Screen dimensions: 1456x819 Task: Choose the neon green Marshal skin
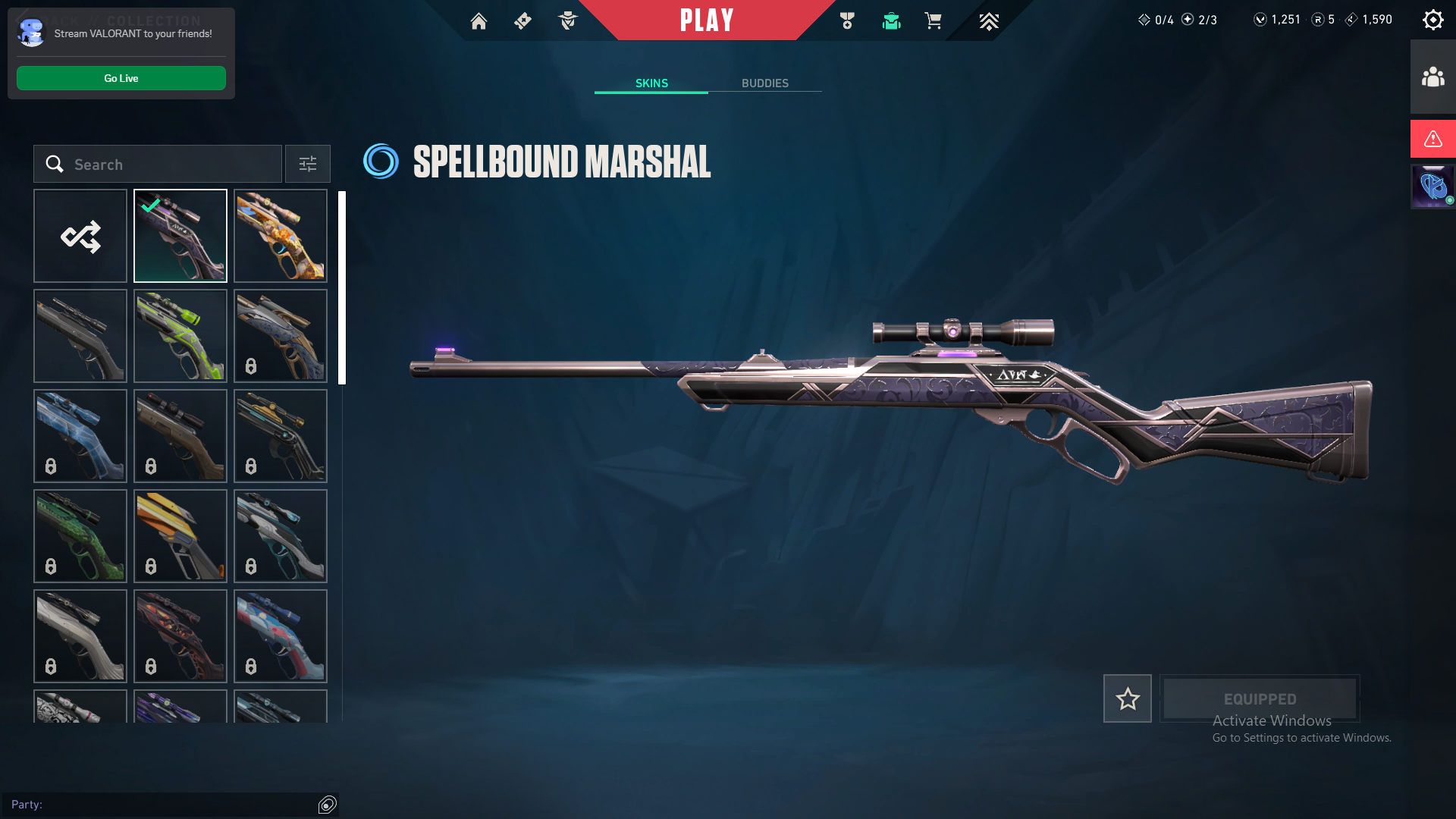(x=180, y=336)
